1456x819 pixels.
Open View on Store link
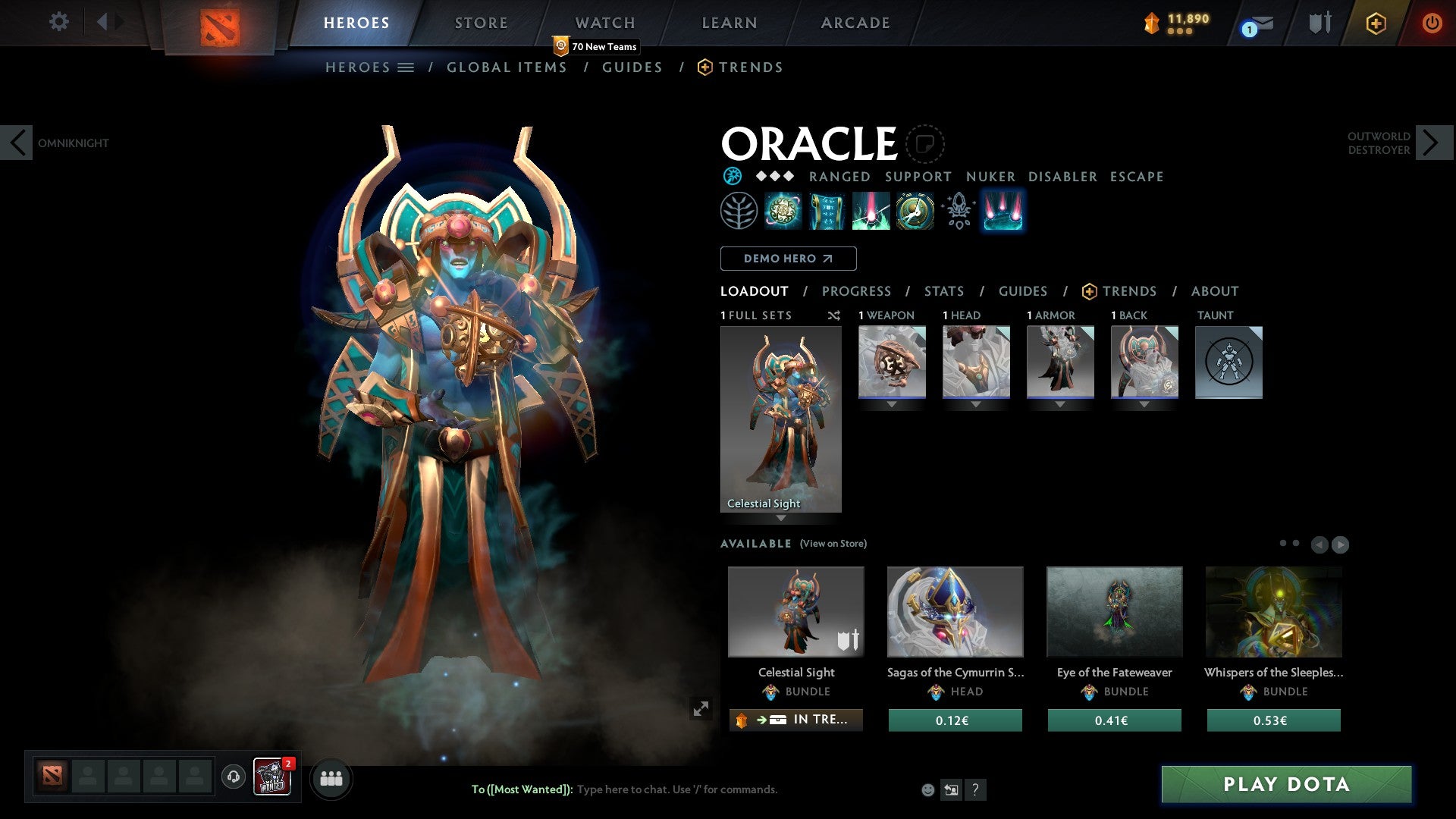pos(833,544)
